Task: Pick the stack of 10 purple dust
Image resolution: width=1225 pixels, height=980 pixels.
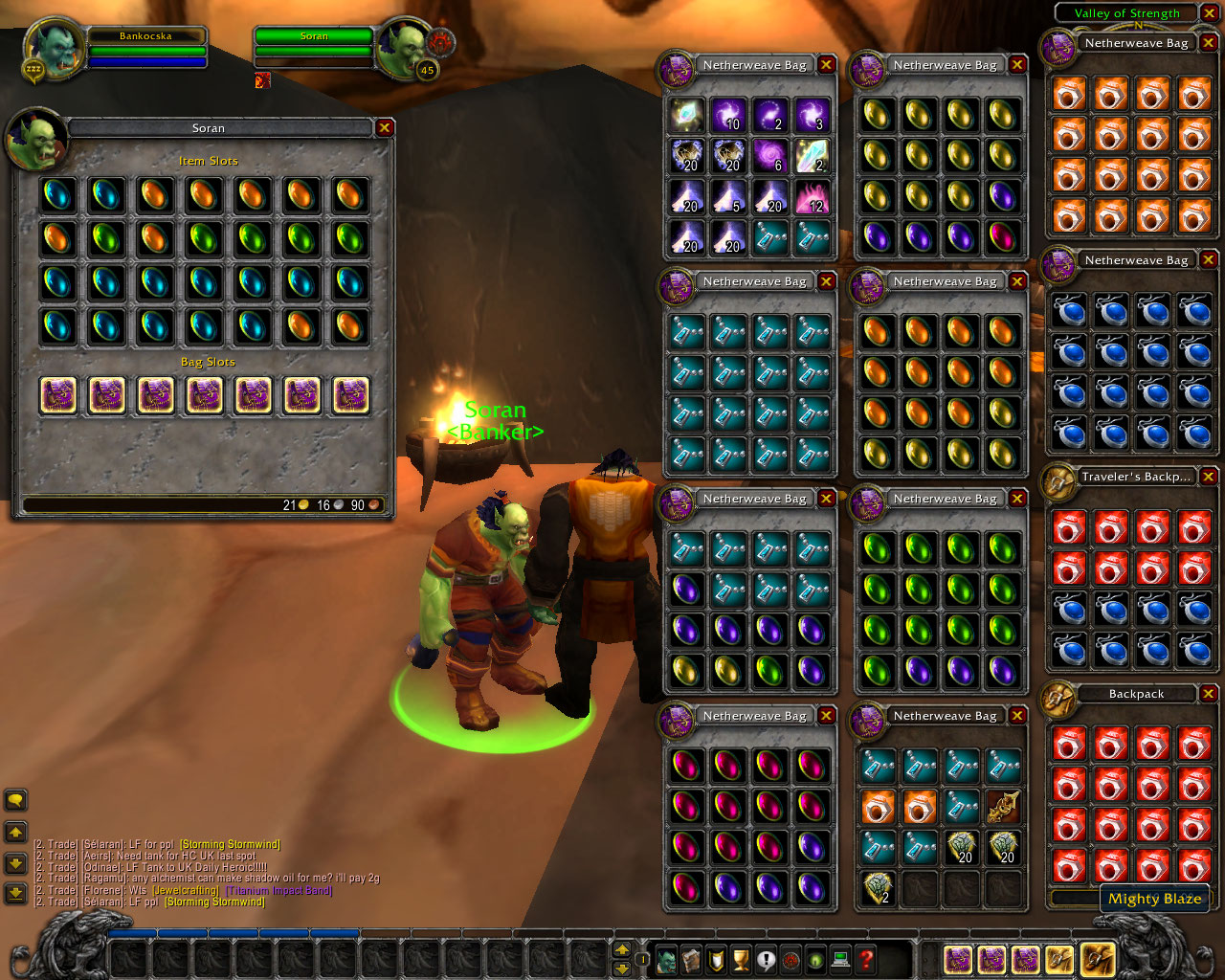Action: 728,115
